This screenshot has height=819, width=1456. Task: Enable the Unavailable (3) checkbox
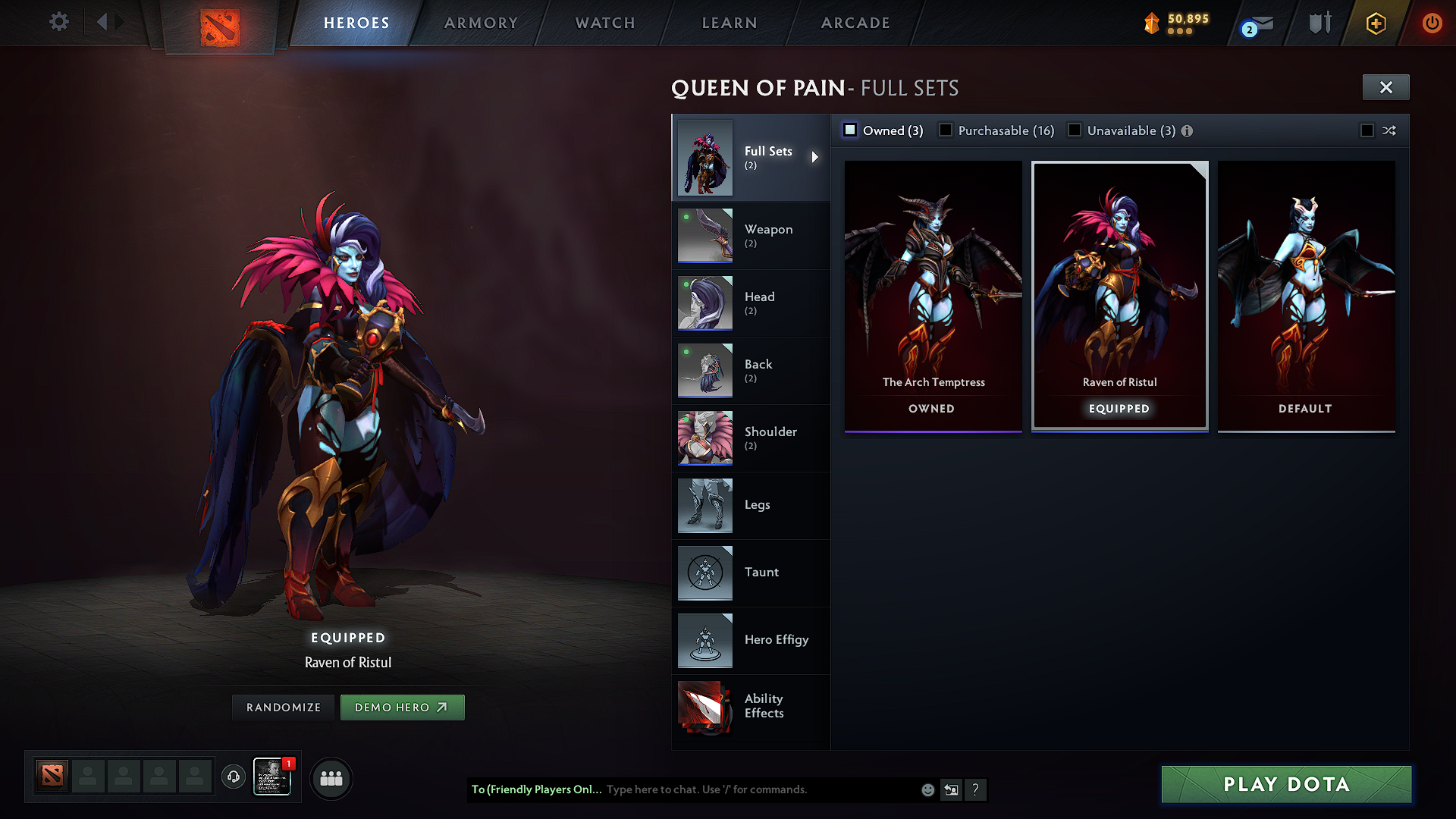(1075, 130)
